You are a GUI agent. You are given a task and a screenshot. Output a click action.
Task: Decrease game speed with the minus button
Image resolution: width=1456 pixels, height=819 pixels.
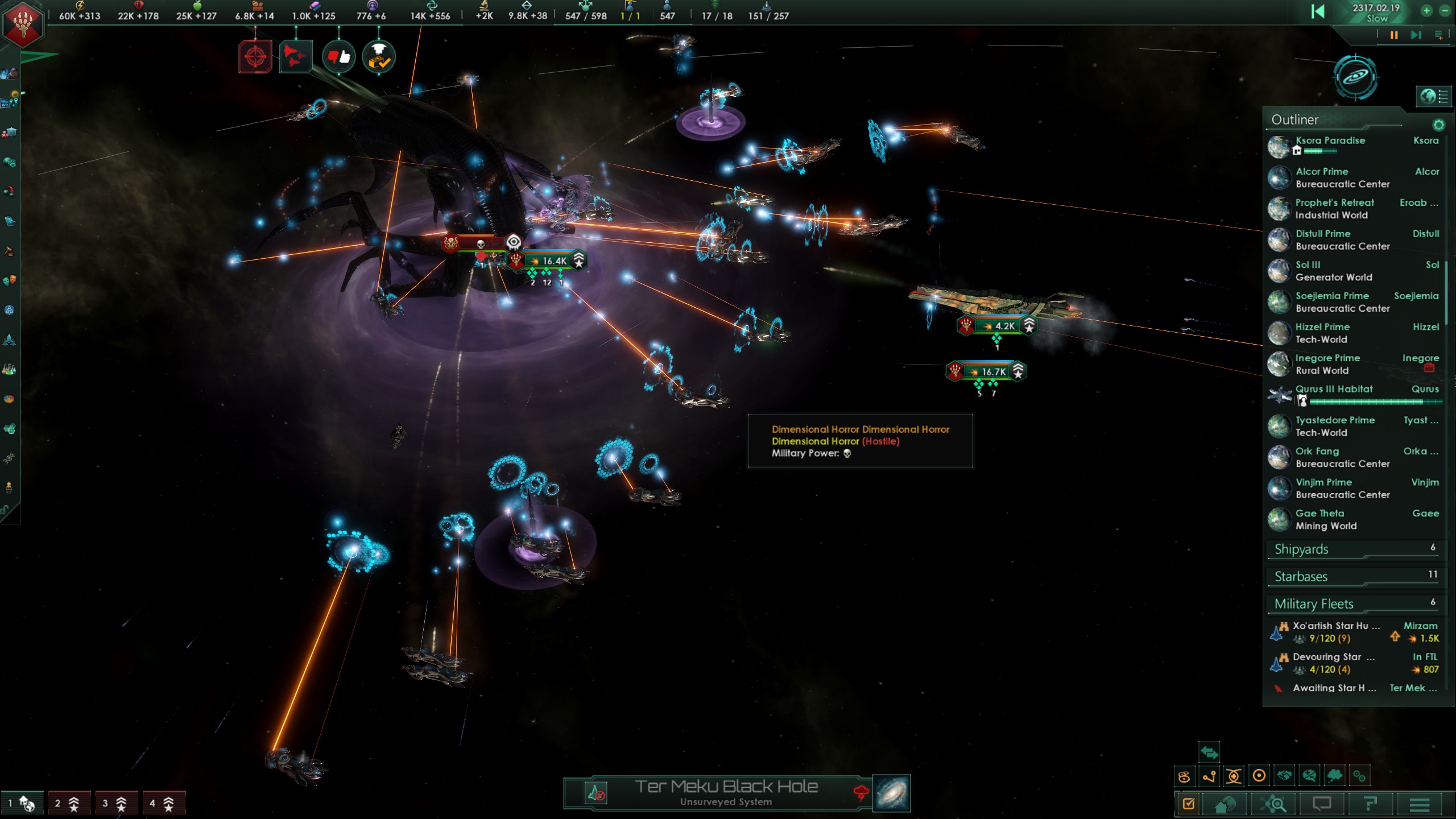point(1445,11)
